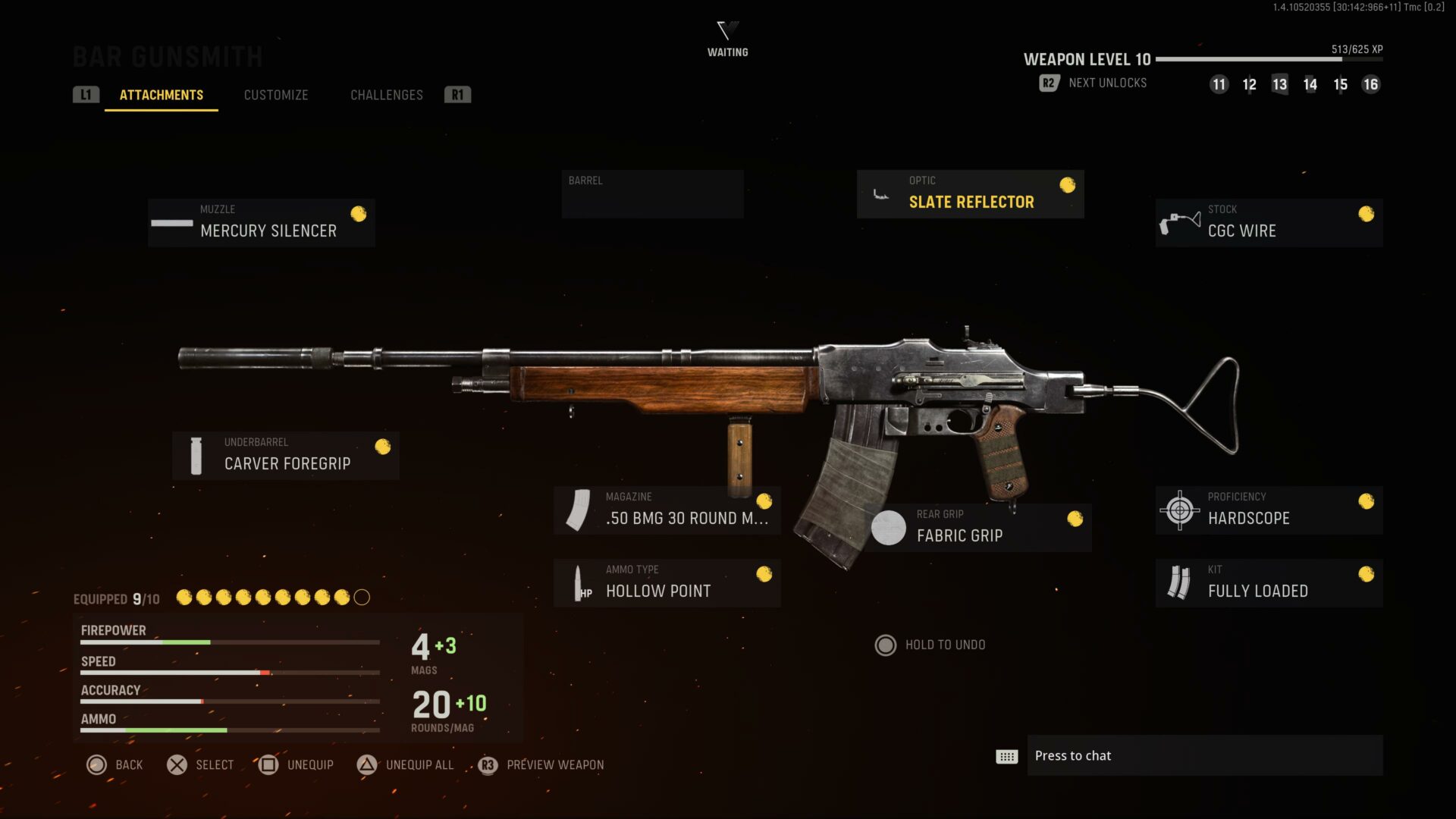The height and width of the screenshot is (819, 1456).
Task: Select the Fully Loaded kit slot
Action: [1269, 583]
